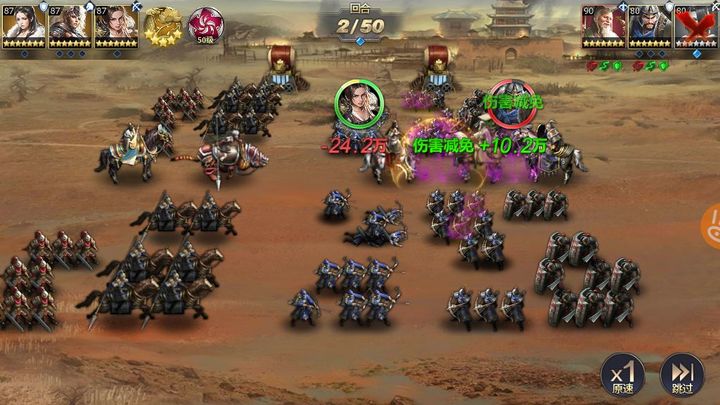This screenshot has width=720, height=405.
Task: Open the orange floating icon at the screen edge
Action: [712, 227]
